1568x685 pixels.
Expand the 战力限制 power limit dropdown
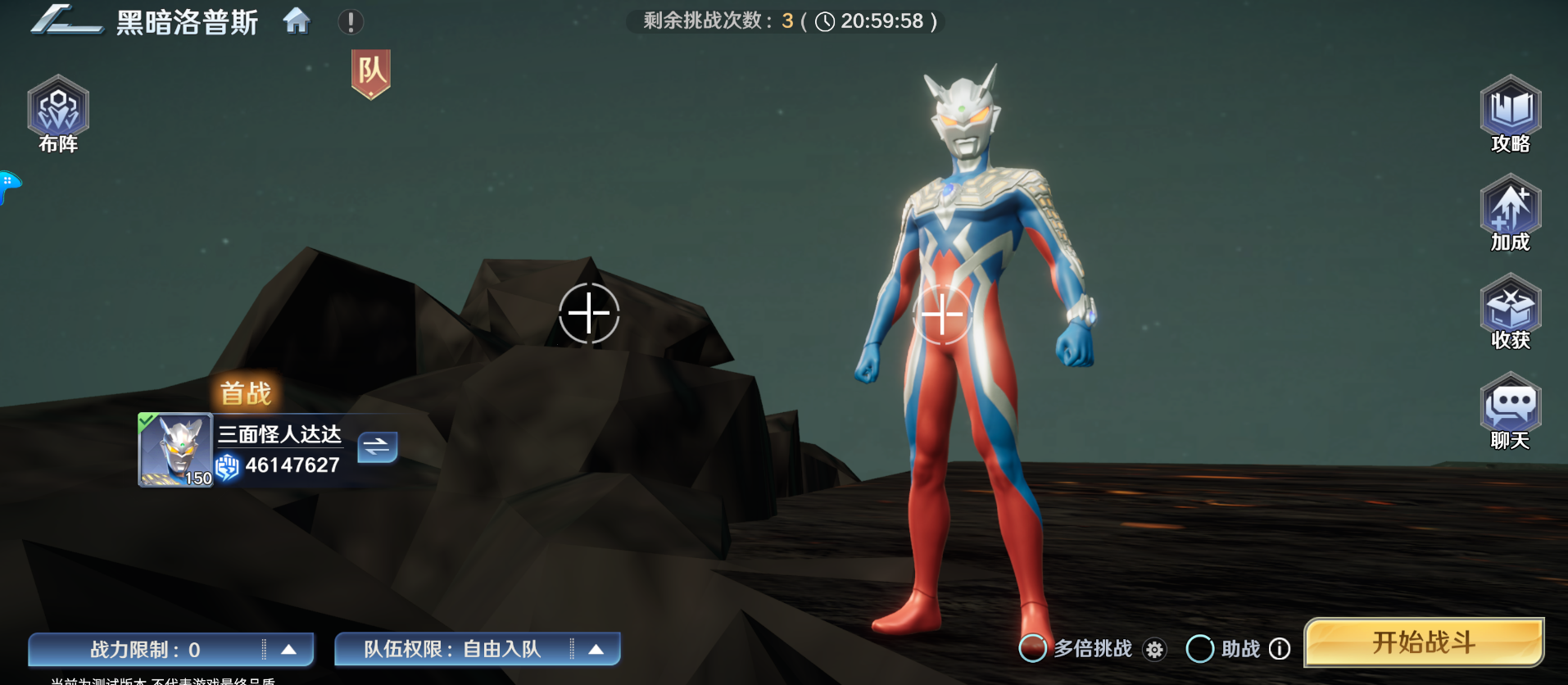(288, 649)
